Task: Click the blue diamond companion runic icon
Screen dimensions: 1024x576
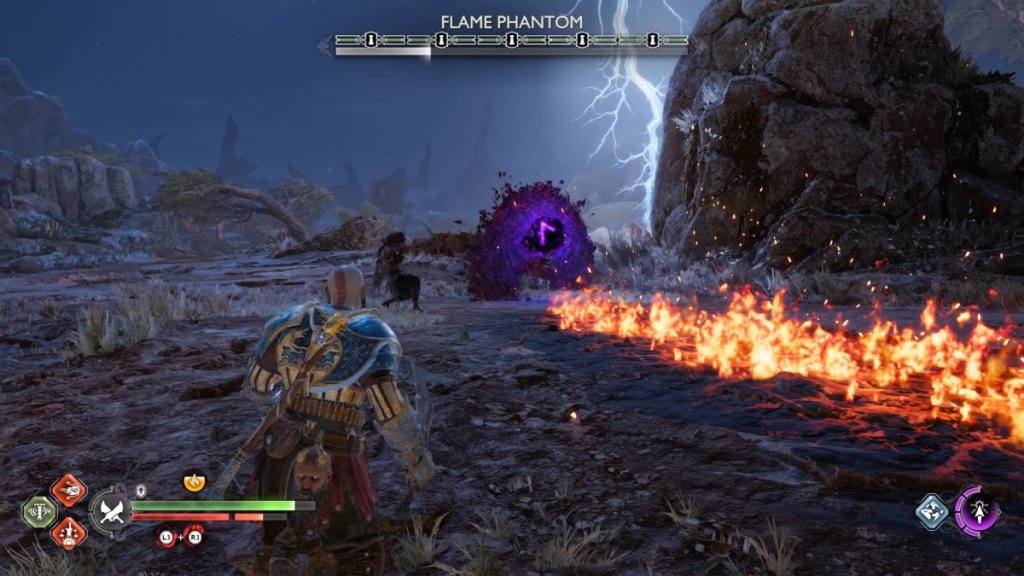Action: 932,511
